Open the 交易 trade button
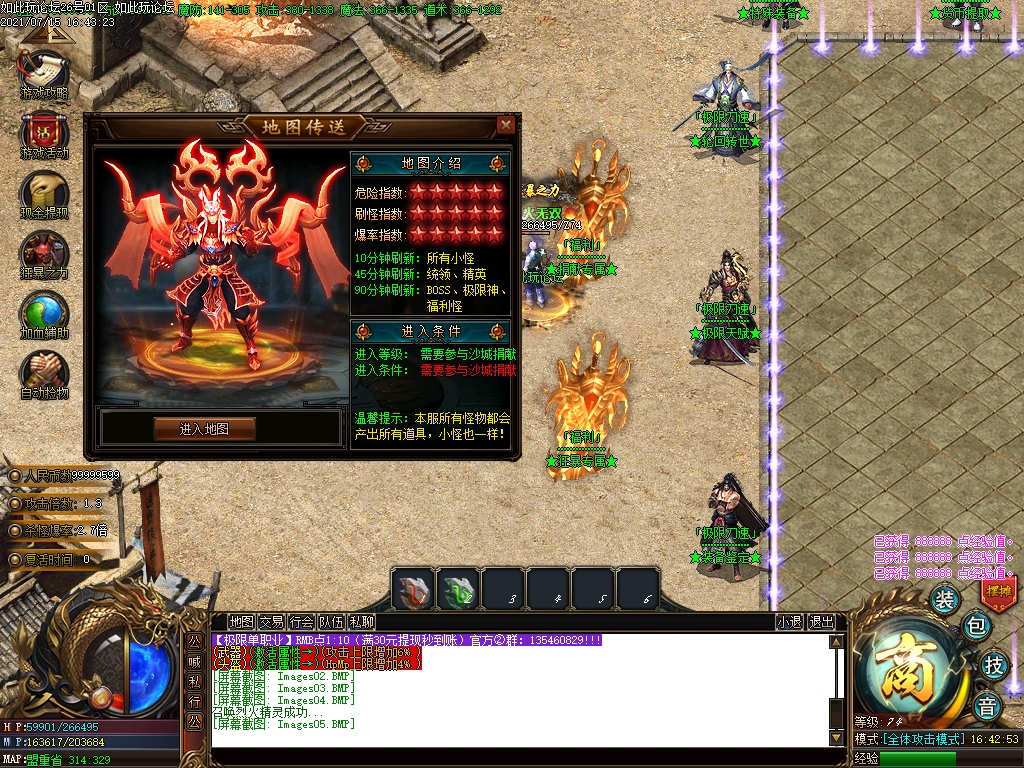This screenshot has width=1024, height=768. pos(271,622)
